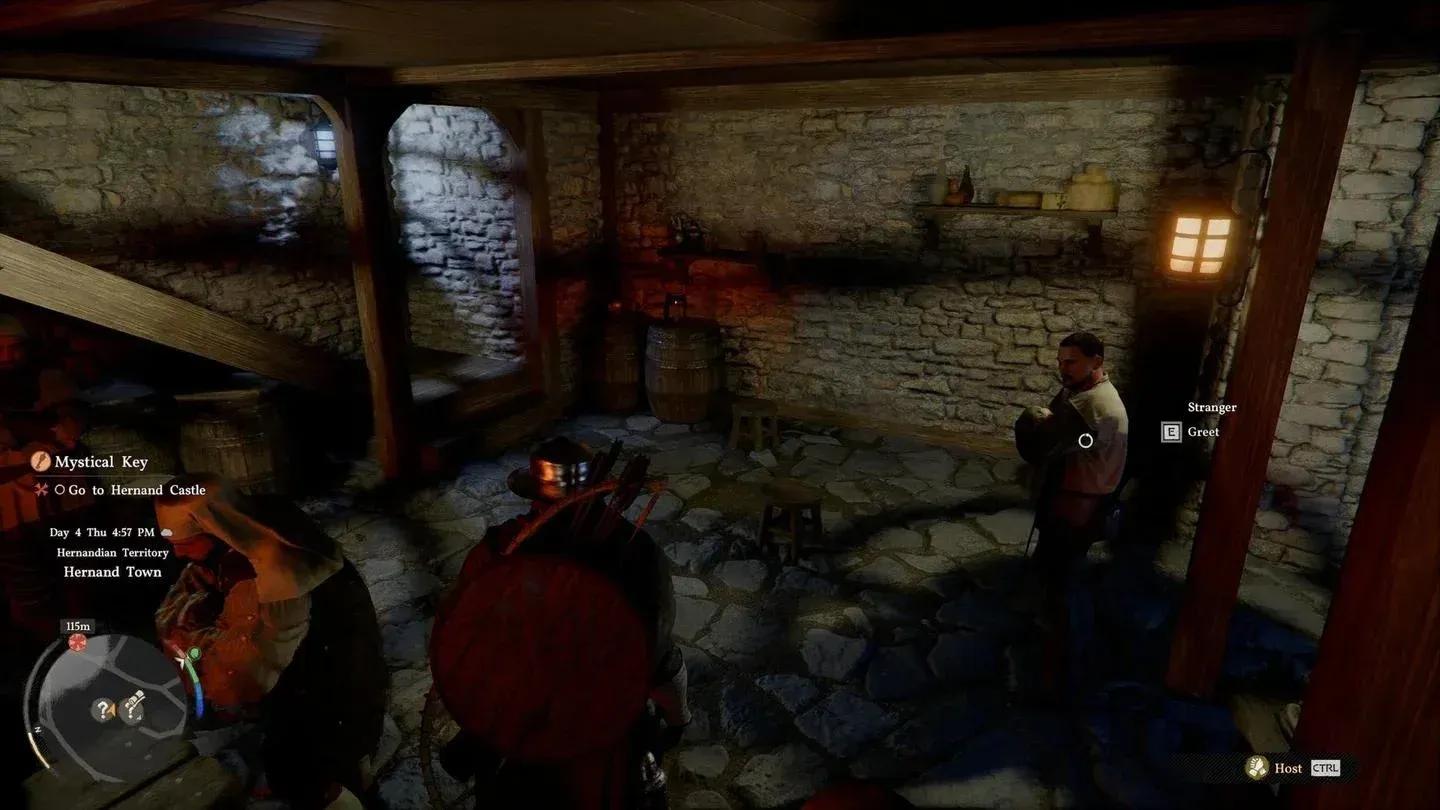The height and width of the screenshot is (810, 1440).
Task: Select the crossed-swords objective icon
Action: click(42, 490)
